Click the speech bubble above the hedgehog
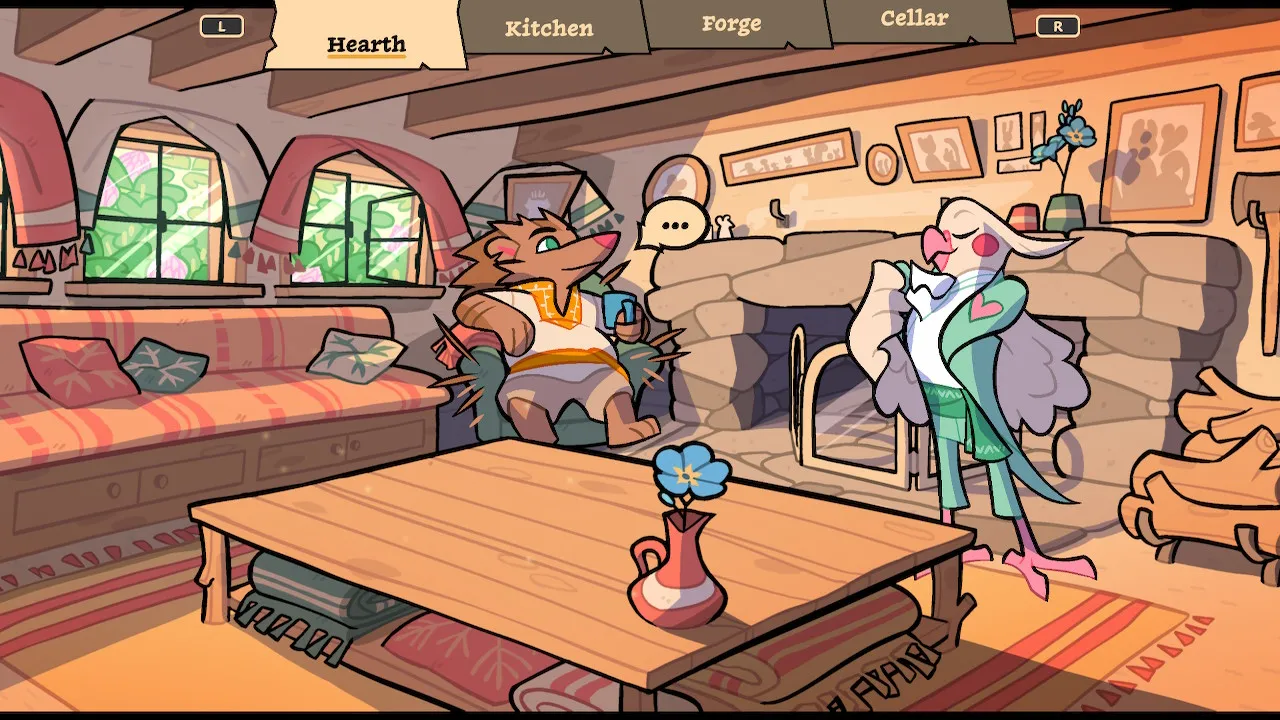1280x720 pixels. tap(673, 224)
